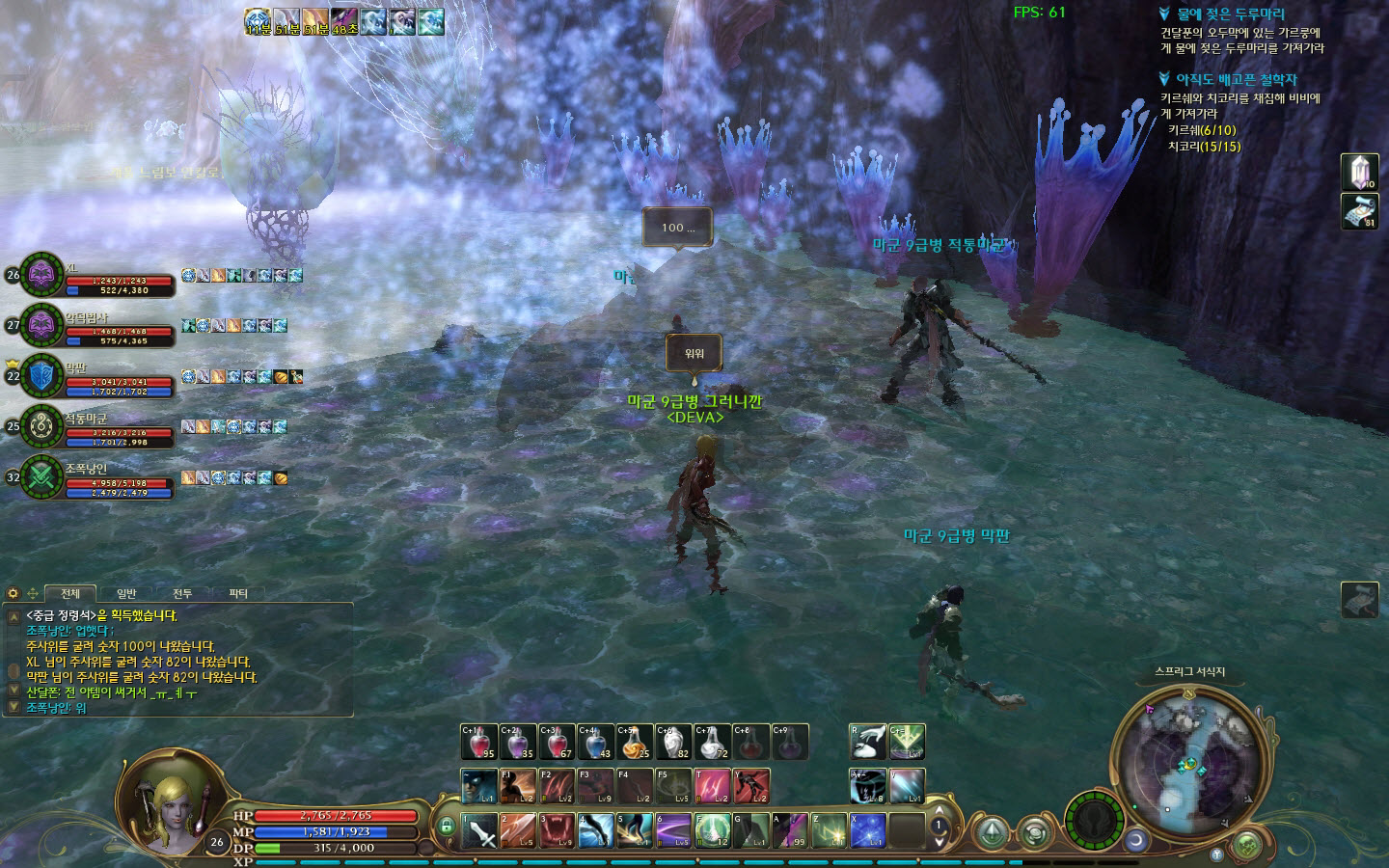The image size is (1389, 868).
Task: Use the pink claw skill on T
Action: pyautogui.click(x=712, y=786)
